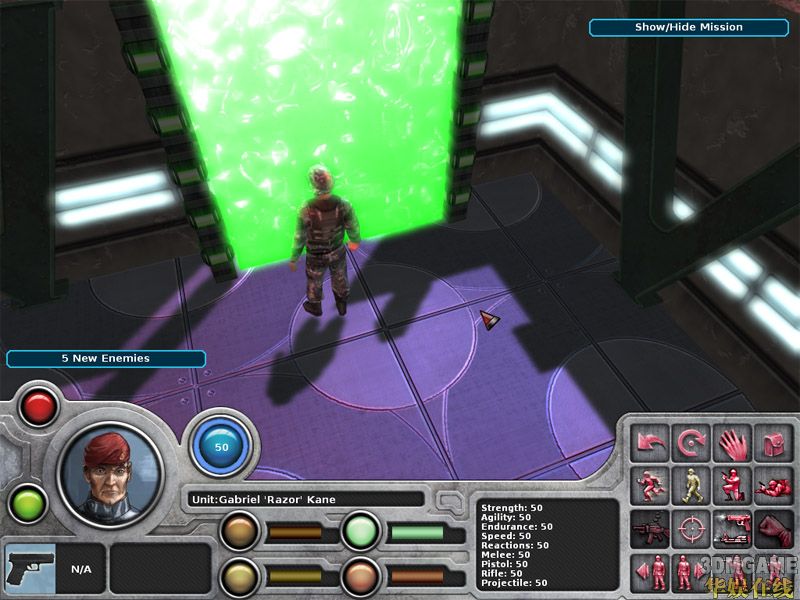Screen dimensions: 800x600
Task: Click the green round button beside the portrait
Action: tap(28, 503)
